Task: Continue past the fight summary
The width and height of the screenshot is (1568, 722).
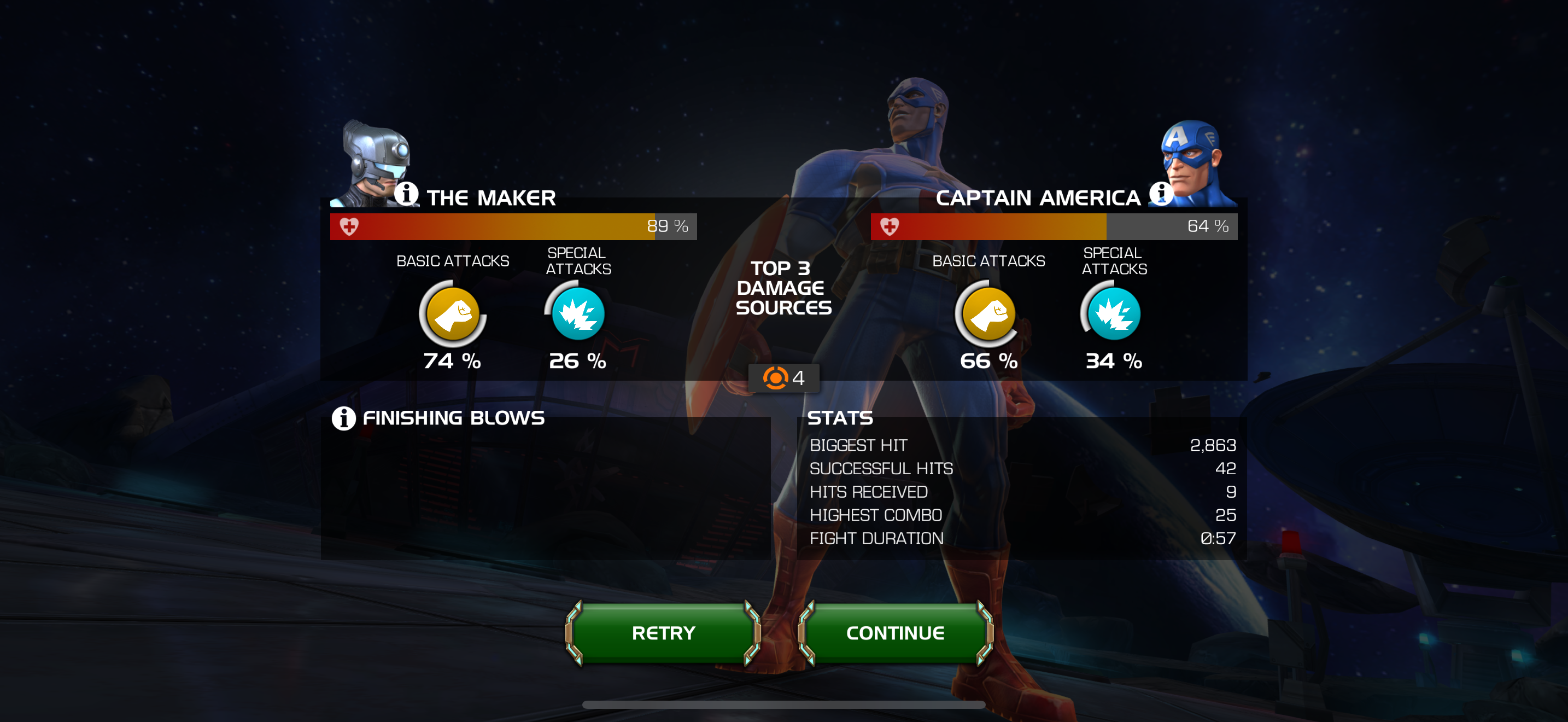Action: point(895,633)
